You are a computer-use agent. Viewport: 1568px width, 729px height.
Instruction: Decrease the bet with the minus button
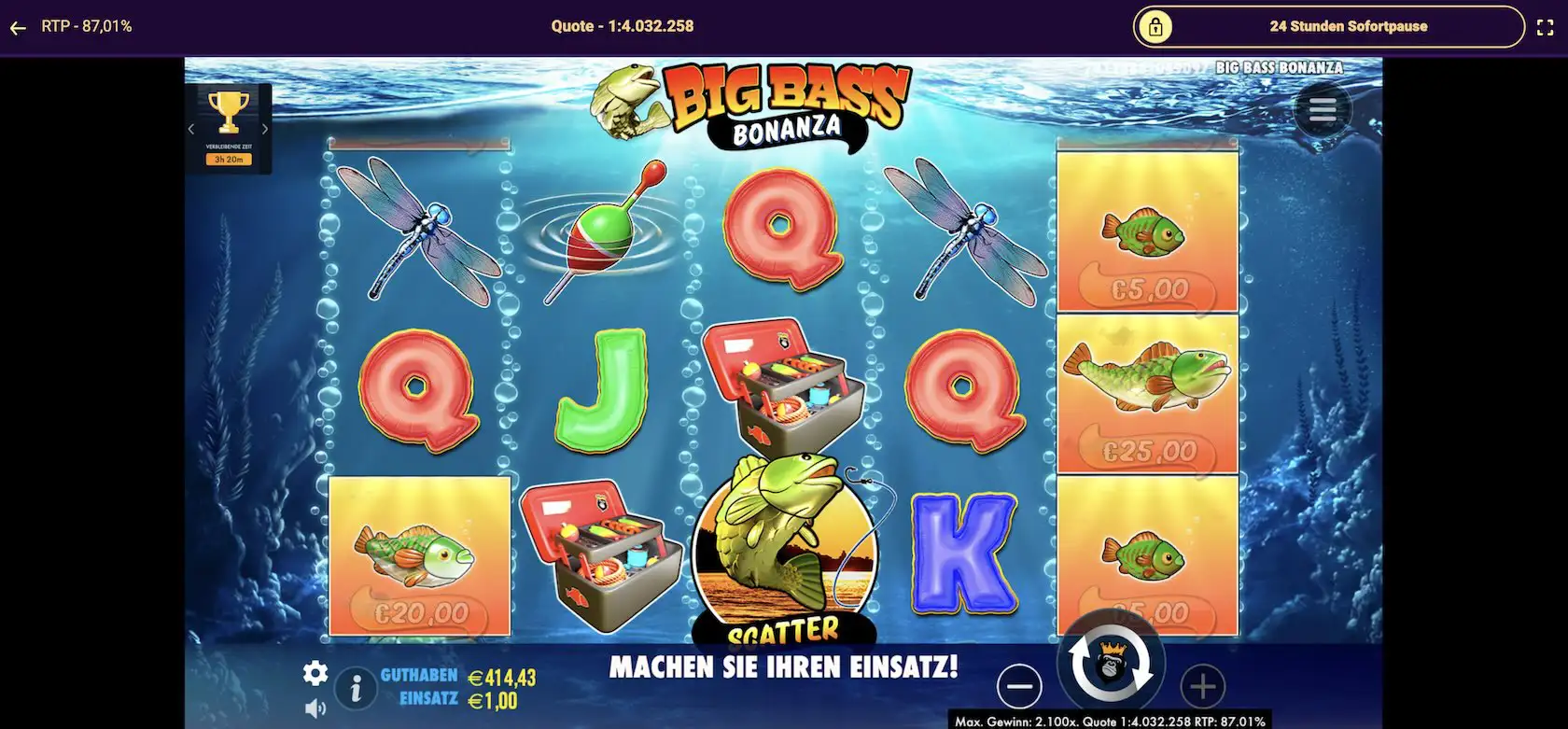coord(1019,686)
